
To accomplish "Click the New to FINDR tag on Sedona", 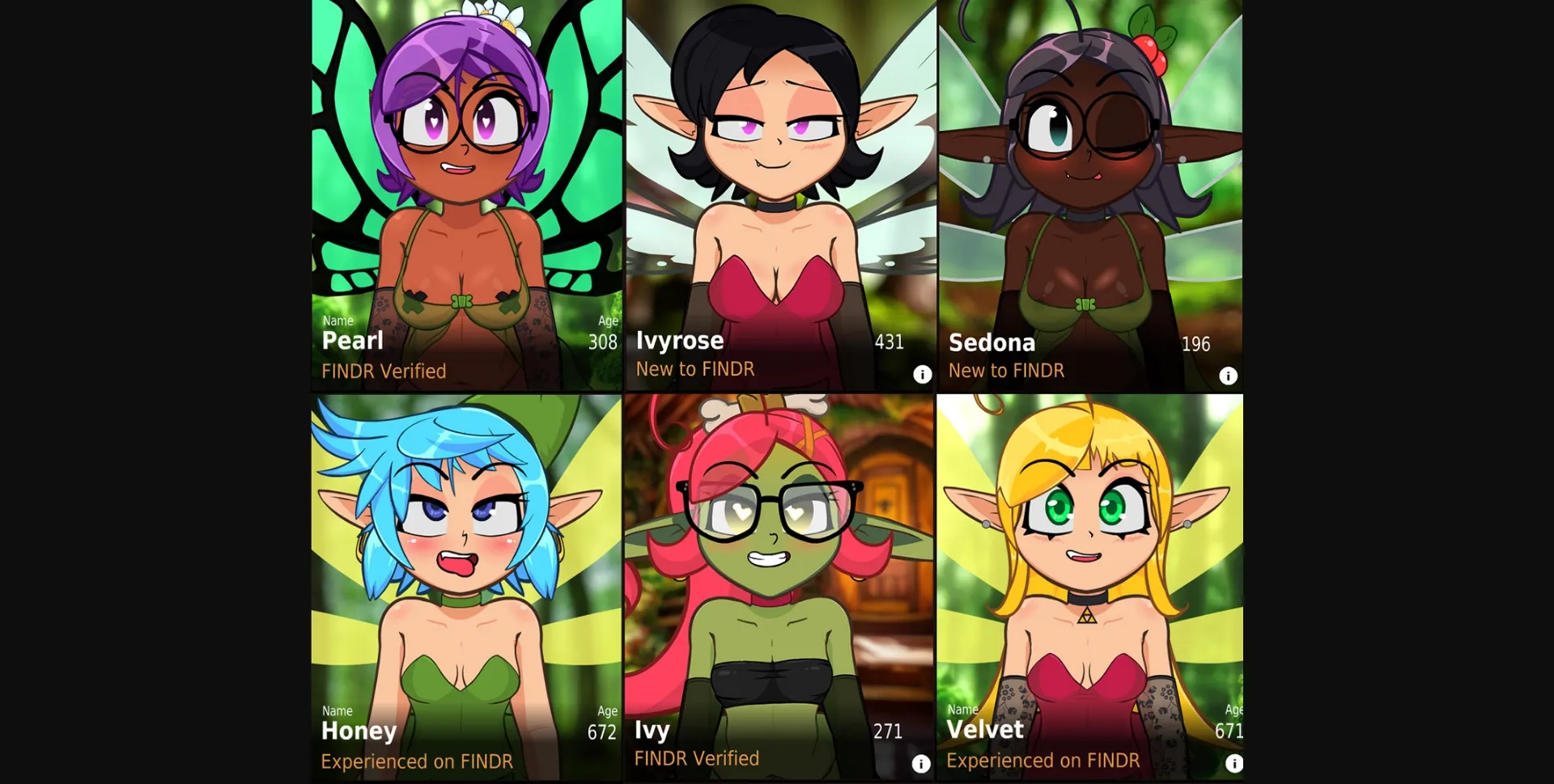I will point(1006,370).
